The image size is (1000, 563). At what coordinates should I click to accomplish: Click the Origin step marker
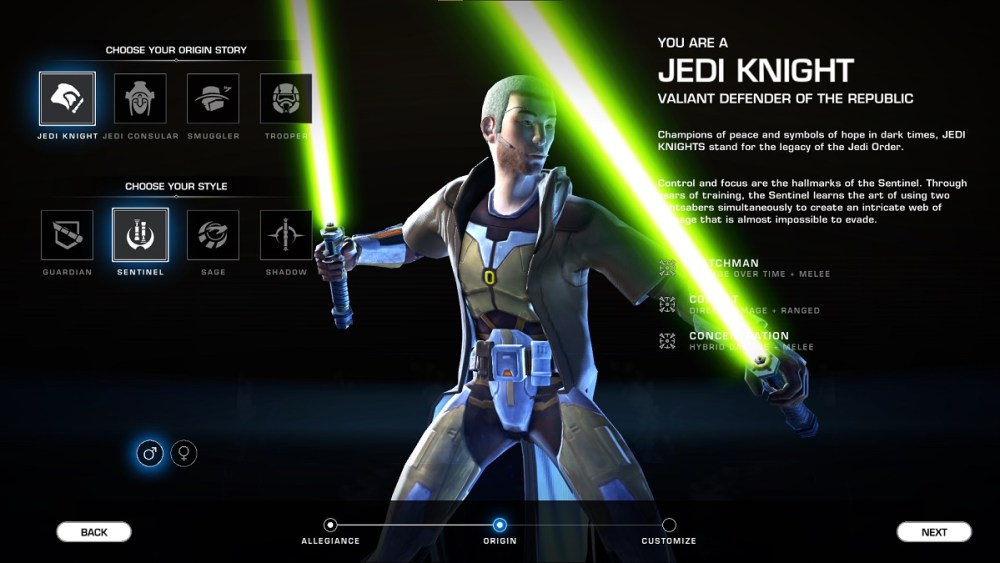(x=500, y=525)
